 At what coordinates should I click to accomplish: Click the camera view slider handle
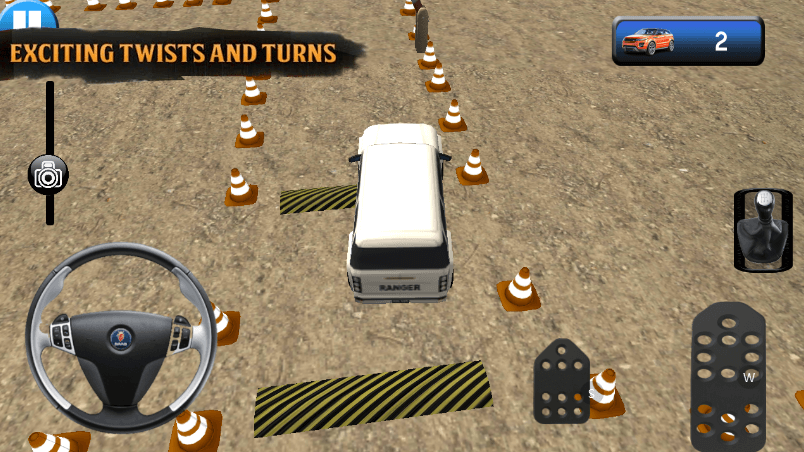[x=48, y=174]
